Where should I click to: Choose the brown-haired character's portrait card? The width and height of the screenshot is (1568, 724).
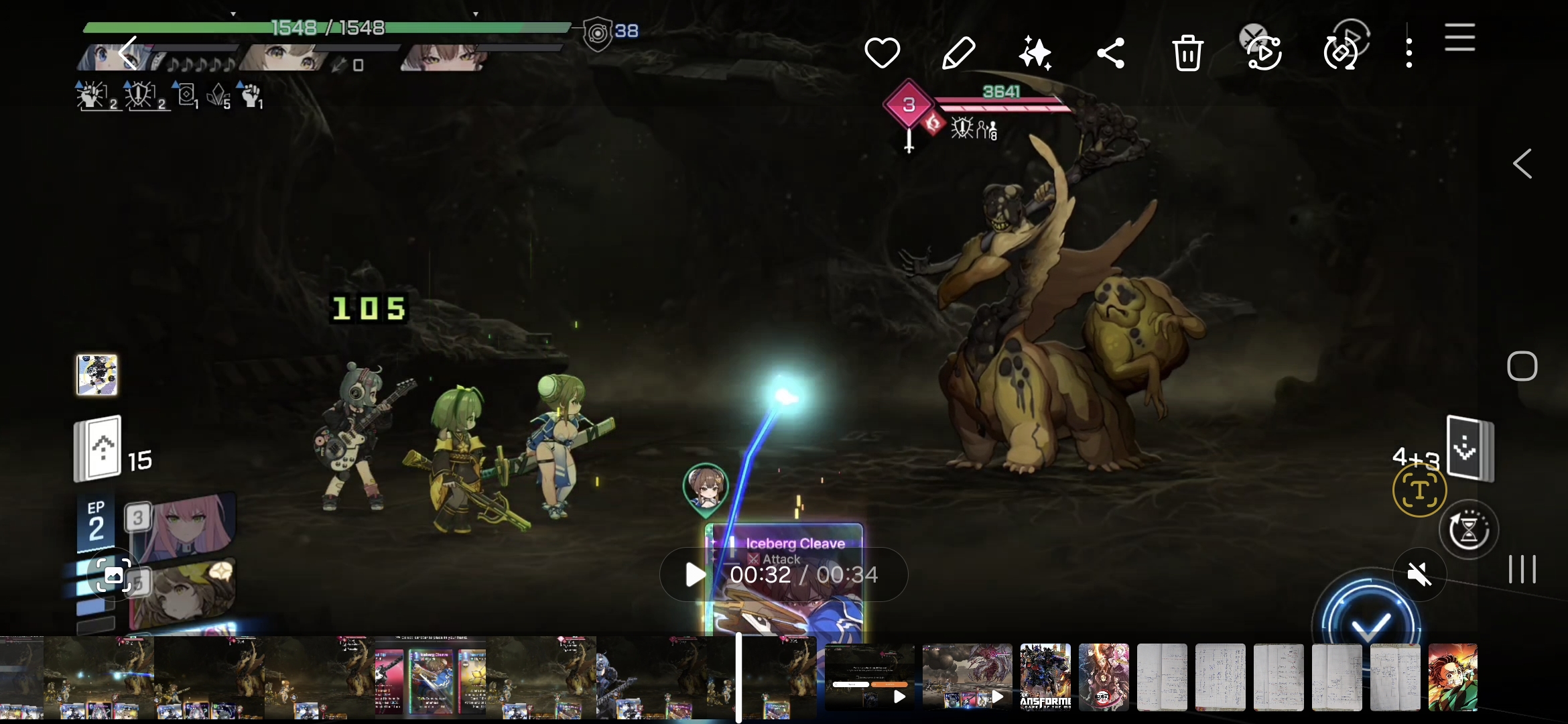point(182,593)
